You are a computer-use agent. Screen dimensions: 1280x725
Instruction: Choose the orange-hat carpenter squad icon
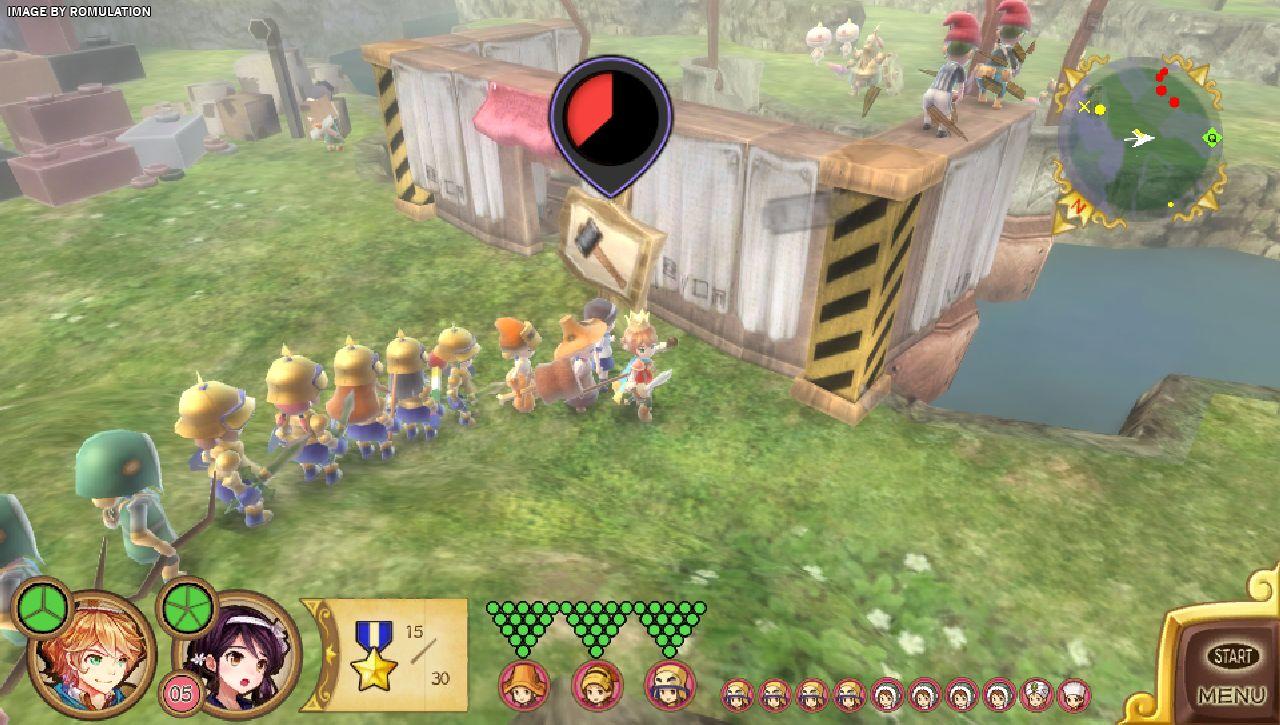pos(523,685)
